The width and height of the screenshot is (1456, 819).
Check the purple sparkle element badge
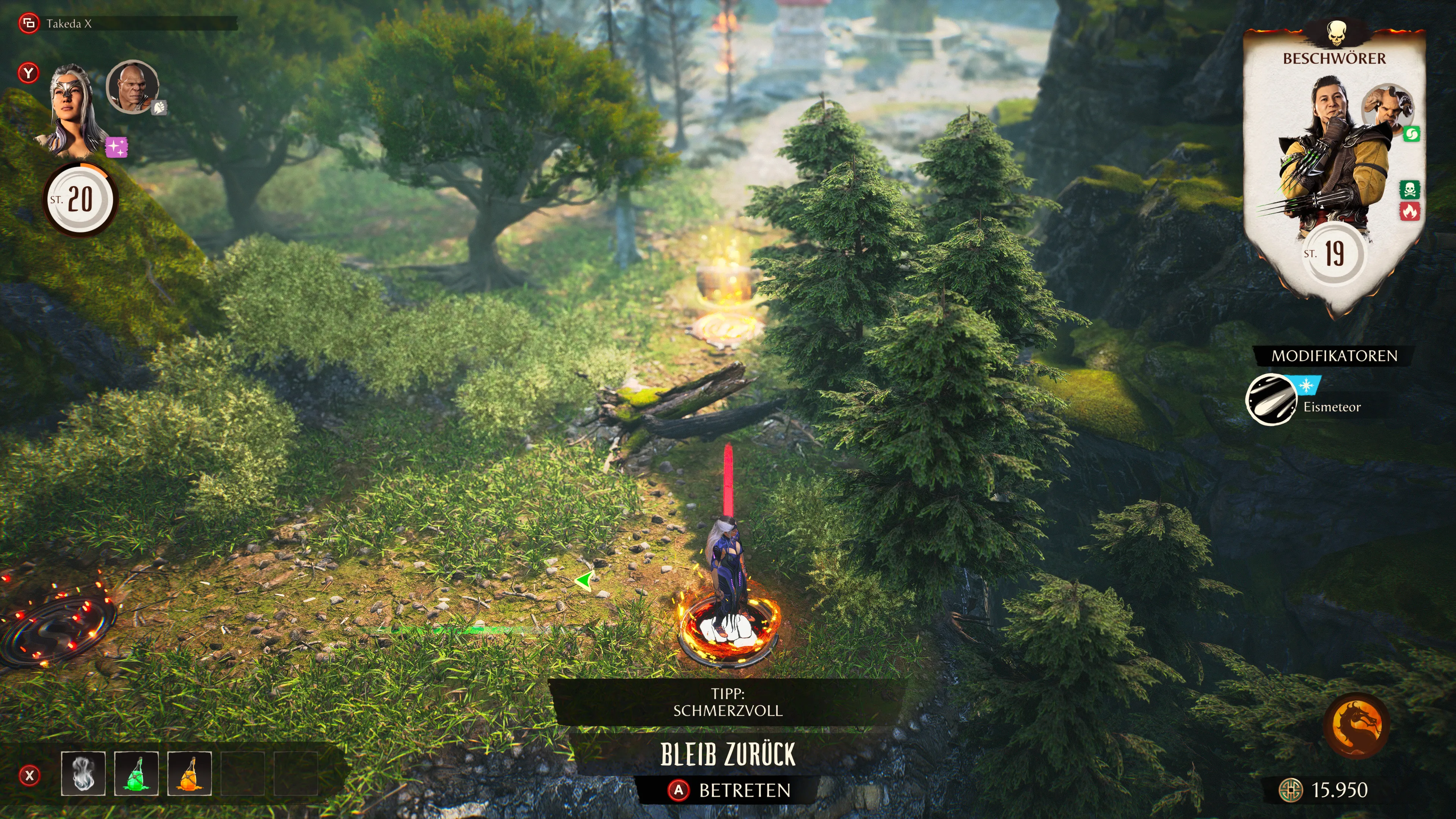(116, 147)
